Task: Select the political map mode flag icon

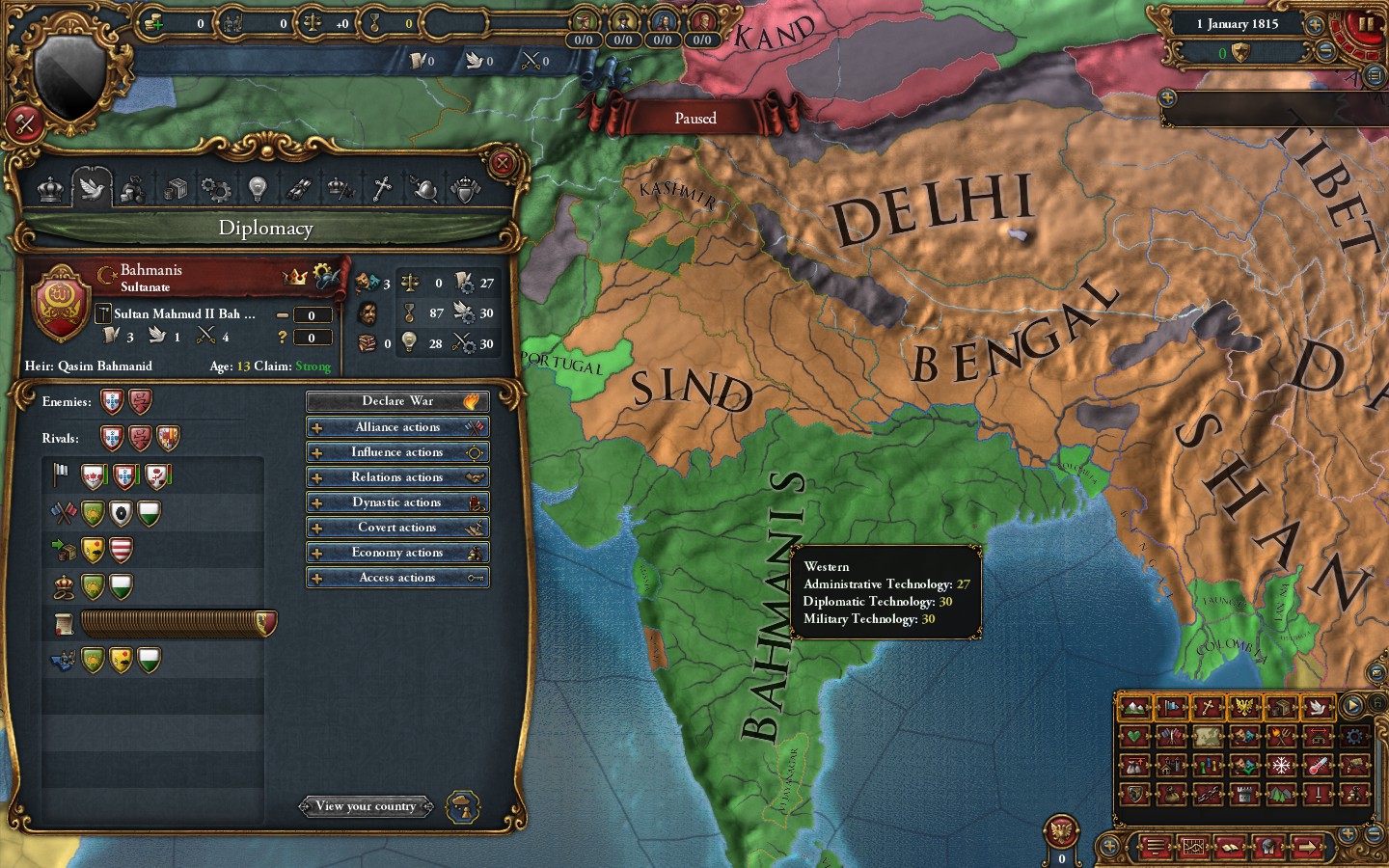Action: [1172, 709]
